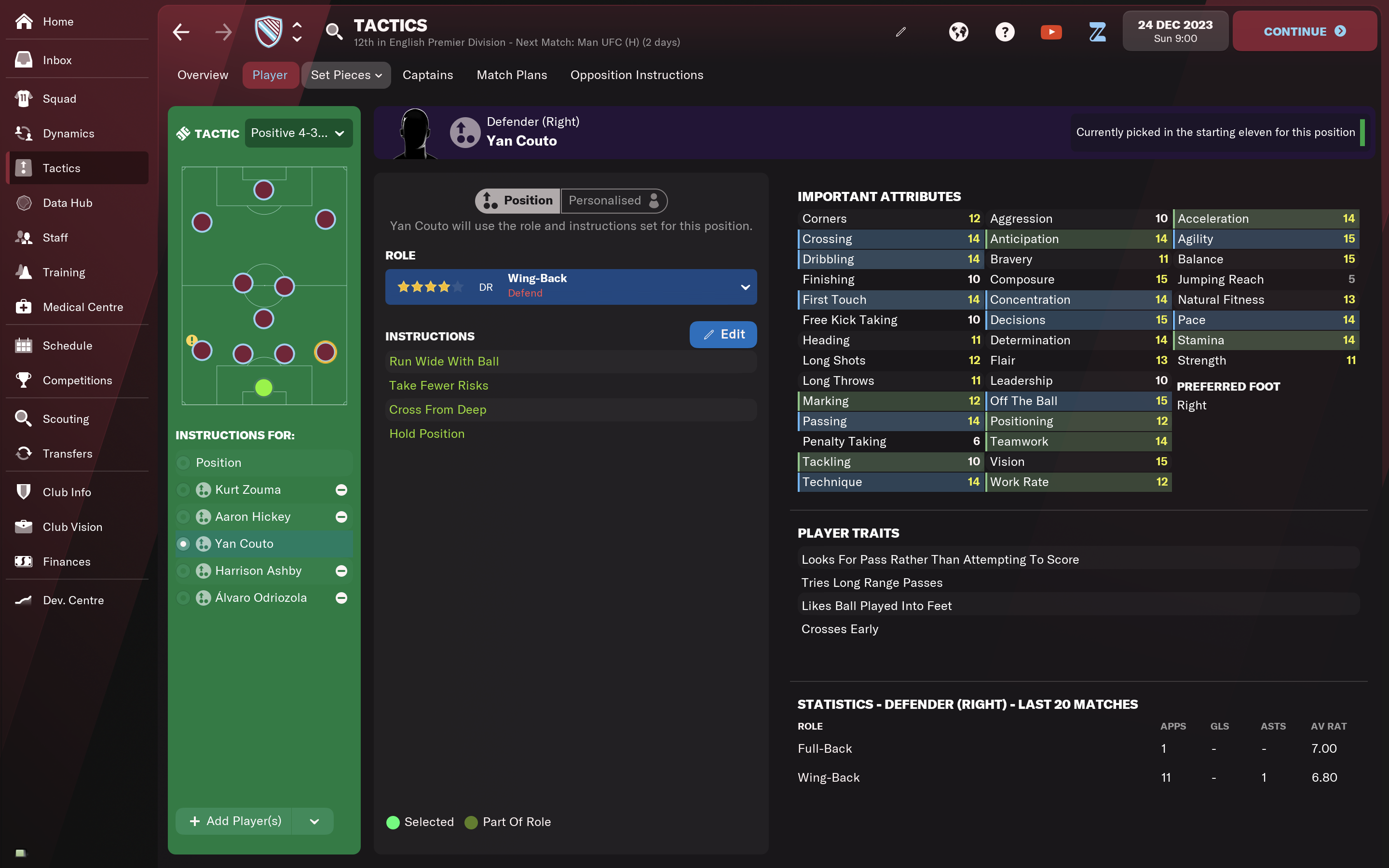
Task: Open the Training menu entry
Action: tap(64, 272)
